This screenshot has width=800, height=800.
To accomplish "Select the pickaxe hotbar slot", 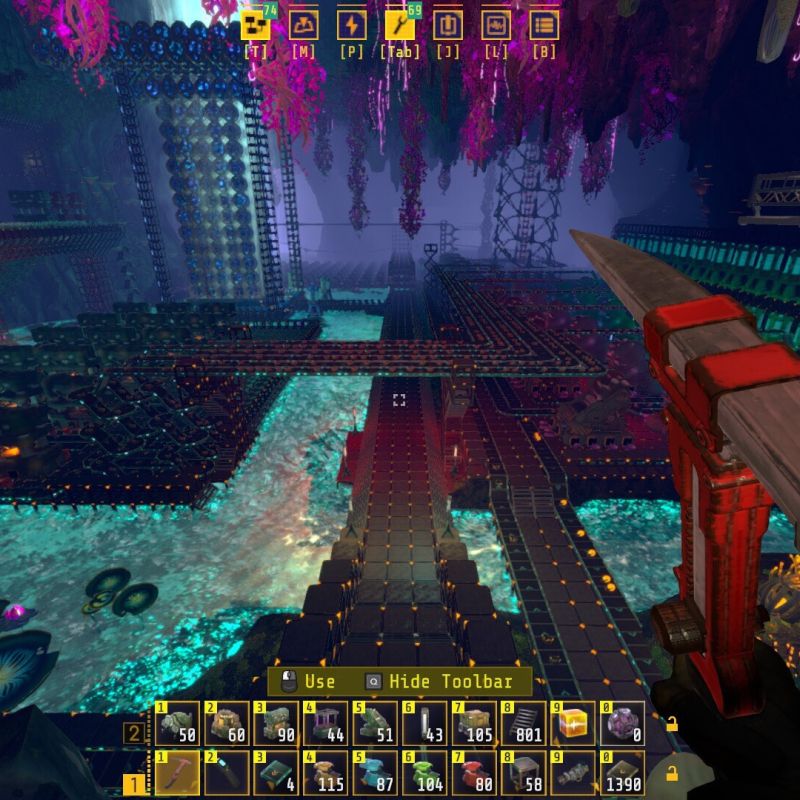I will [x=177, y=773].
